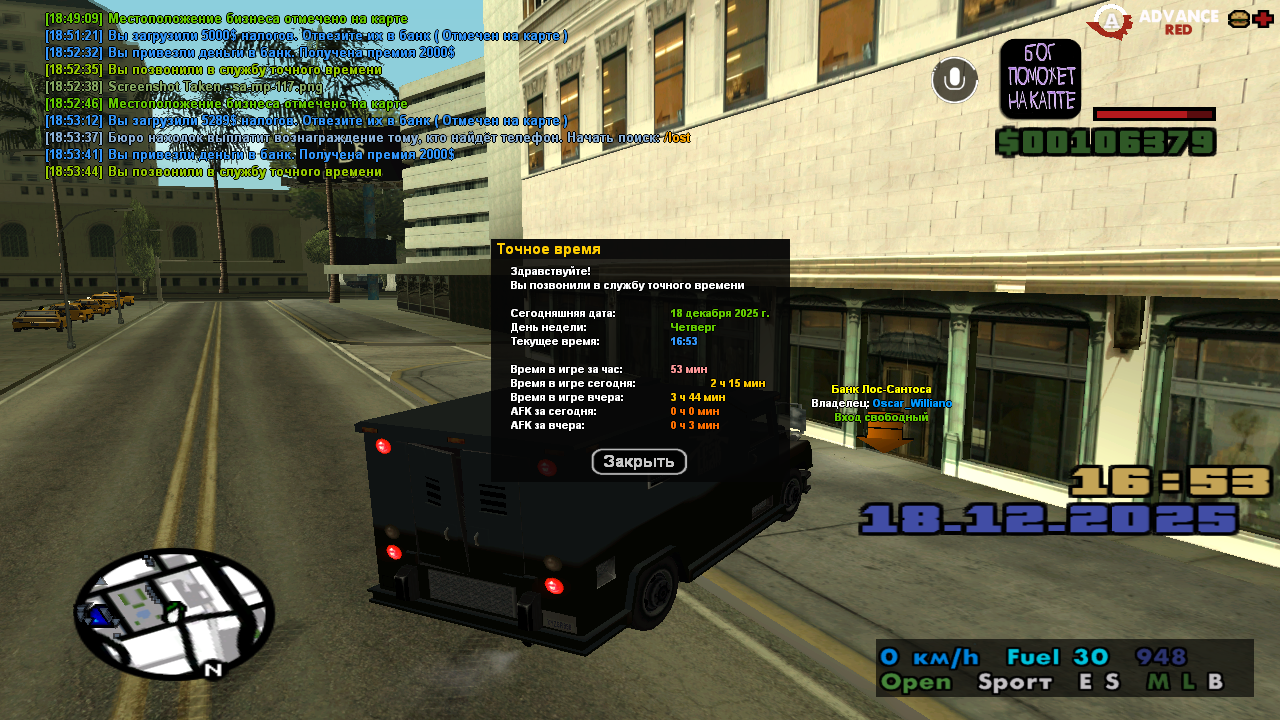Image resolution: width=1280 pixels, height=720 pixels.
Task: Close the exact time dialog
Action: coord(639,462)
